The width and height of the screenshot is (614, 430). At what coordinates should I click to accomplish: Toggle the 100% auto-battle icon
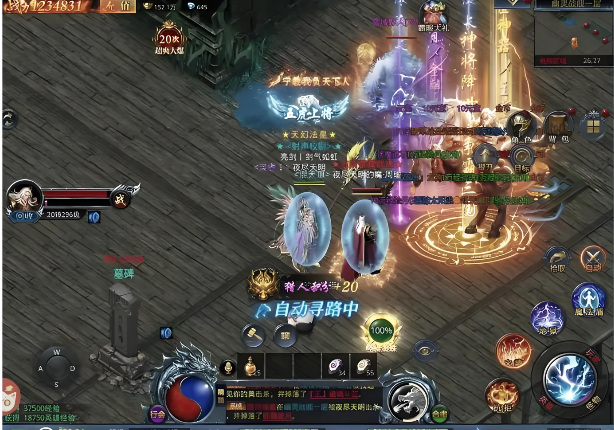point(381,331)
